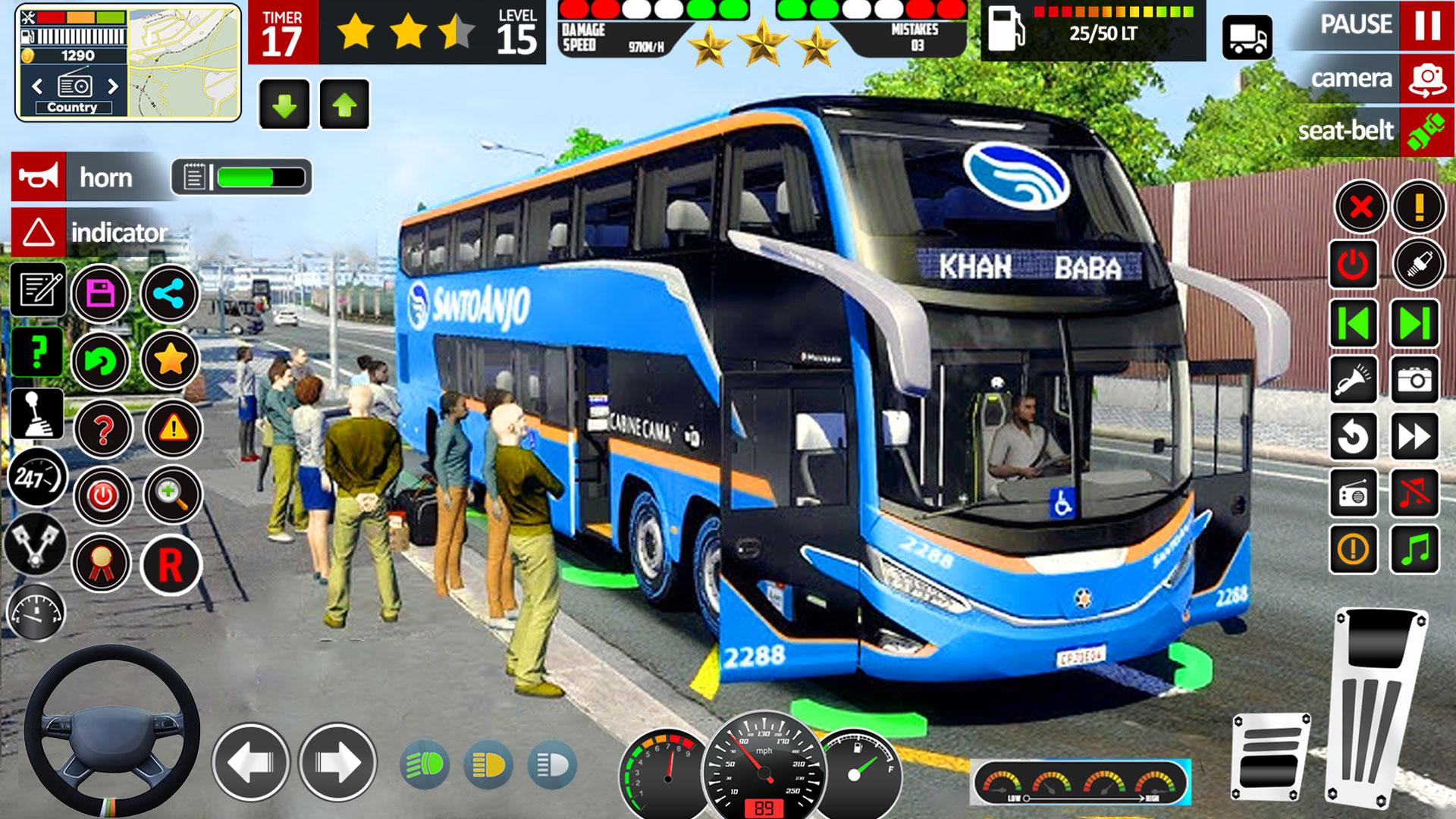The height and width of the screenshot is (819, 1456).
Task: Fasten the seat-belt button
Action: click(1426, 131)
